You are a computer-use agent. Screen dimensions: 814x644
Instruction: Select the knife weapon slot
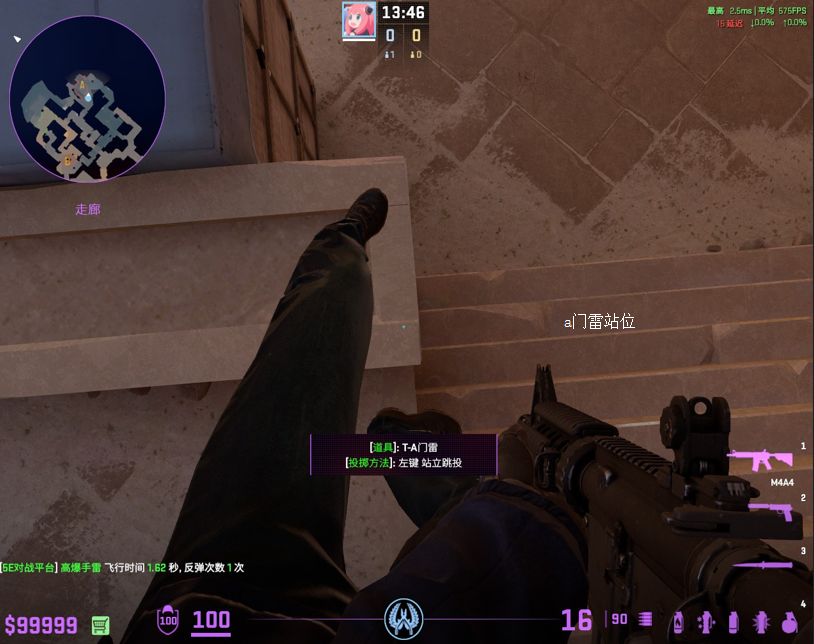tap(764, 565)
